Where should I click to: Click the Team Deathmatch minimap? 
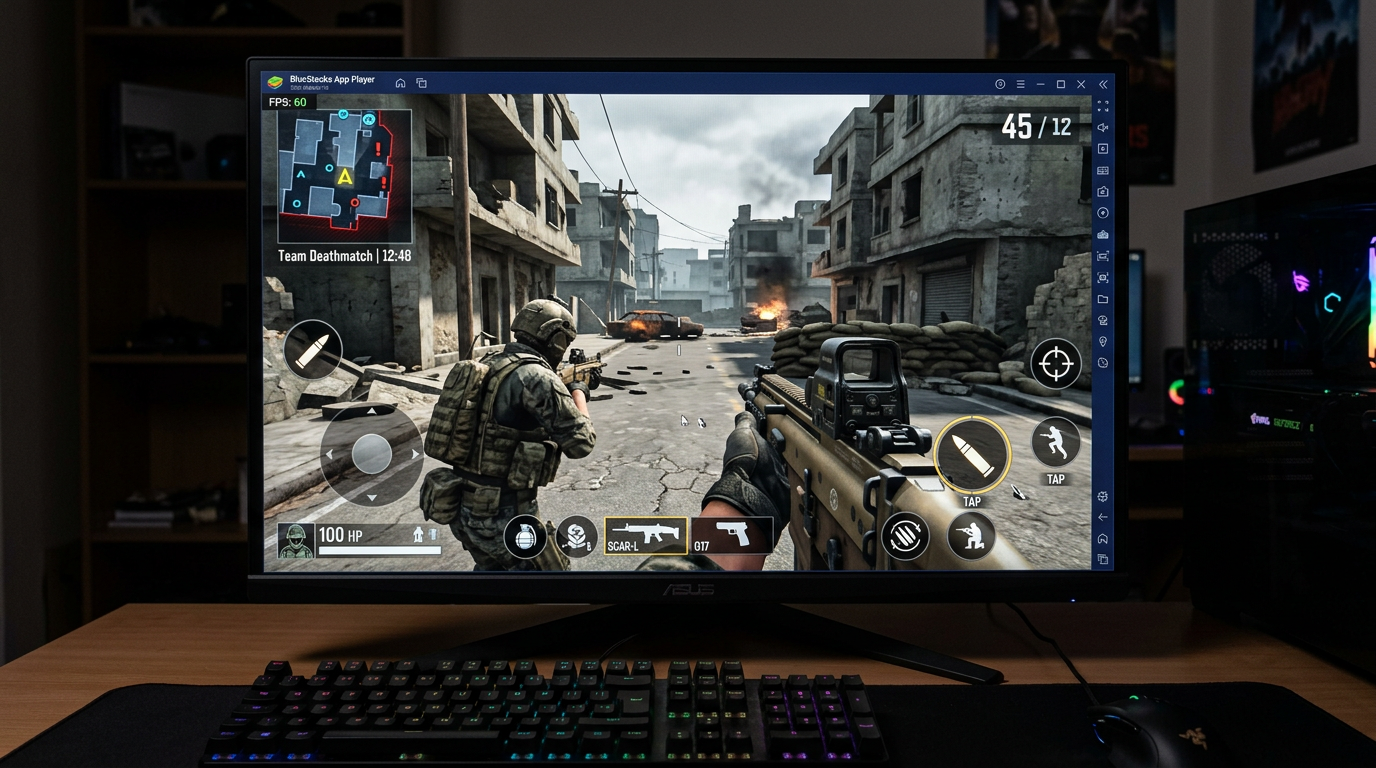point(345,175)
